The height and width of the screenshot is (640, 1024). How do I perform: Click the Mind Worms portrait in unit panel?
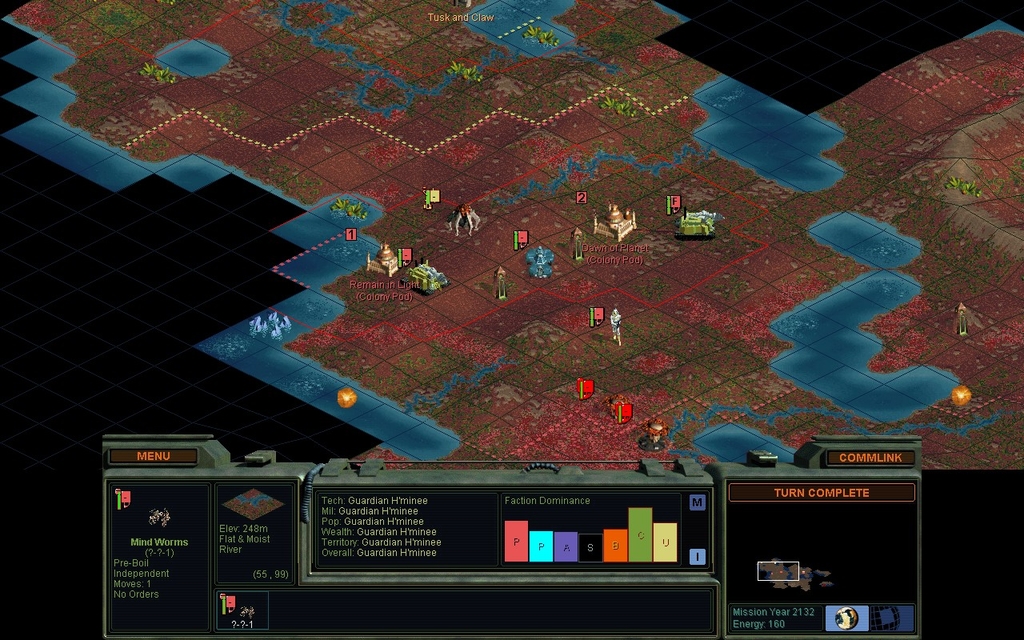pos(159,516)
